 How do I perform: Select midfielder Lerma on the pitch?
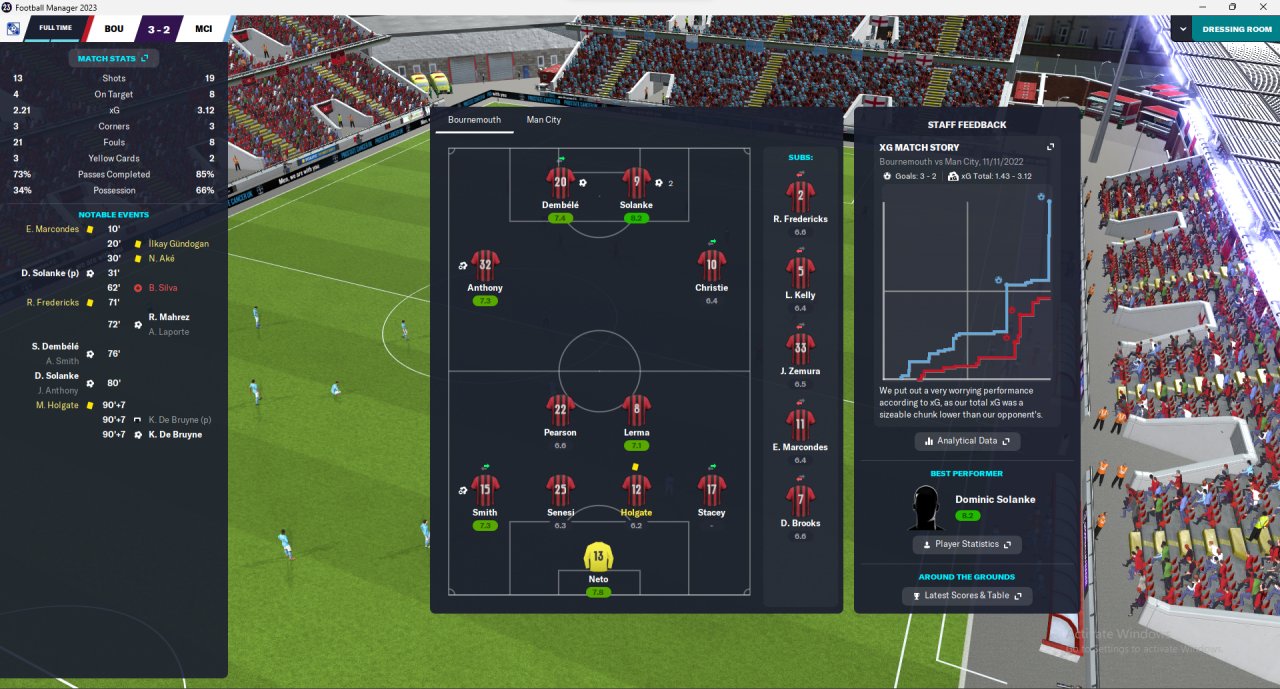click(636, 410)
